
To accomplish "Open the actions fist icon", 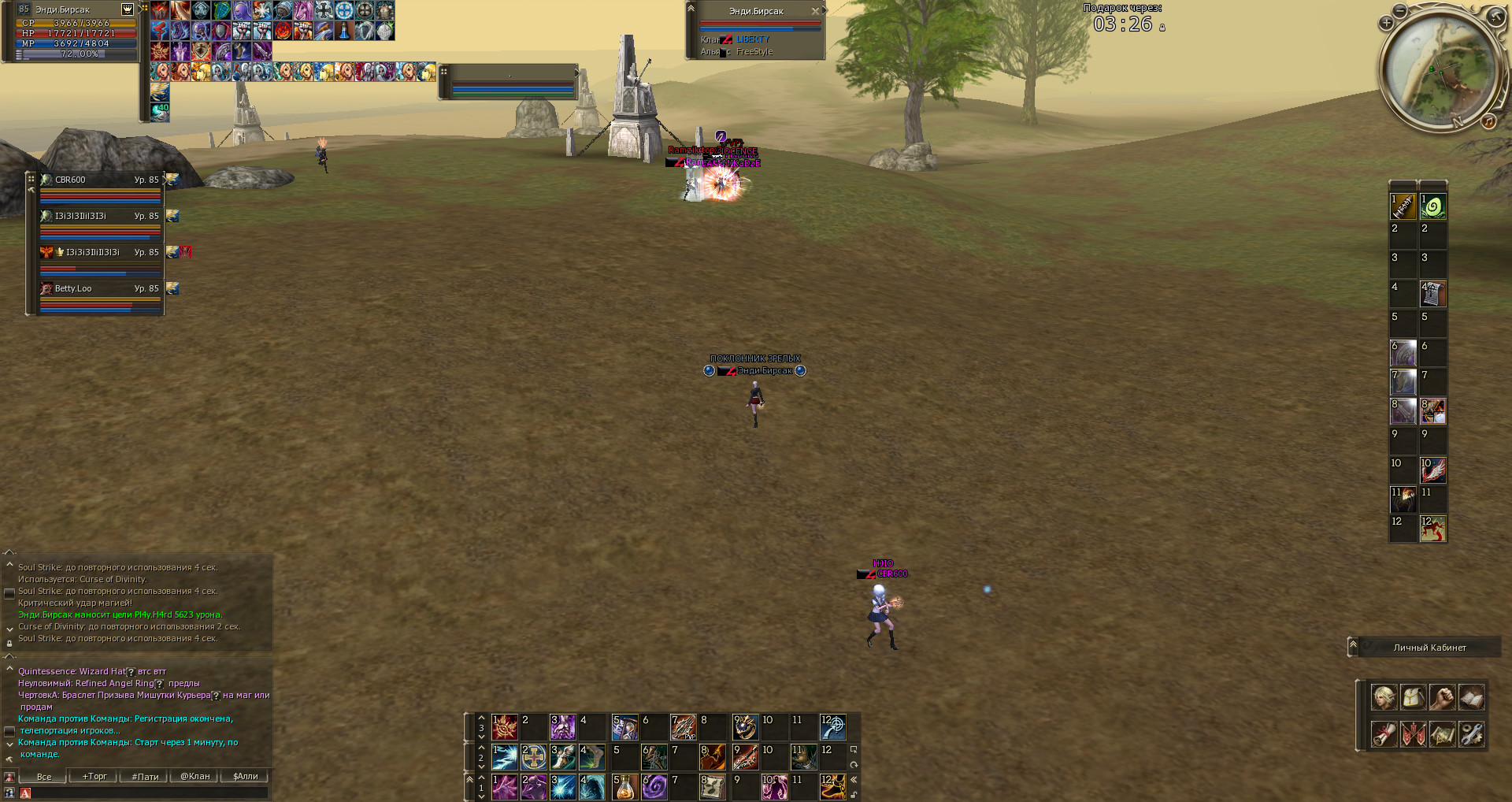I will [x=1442, y=697].
